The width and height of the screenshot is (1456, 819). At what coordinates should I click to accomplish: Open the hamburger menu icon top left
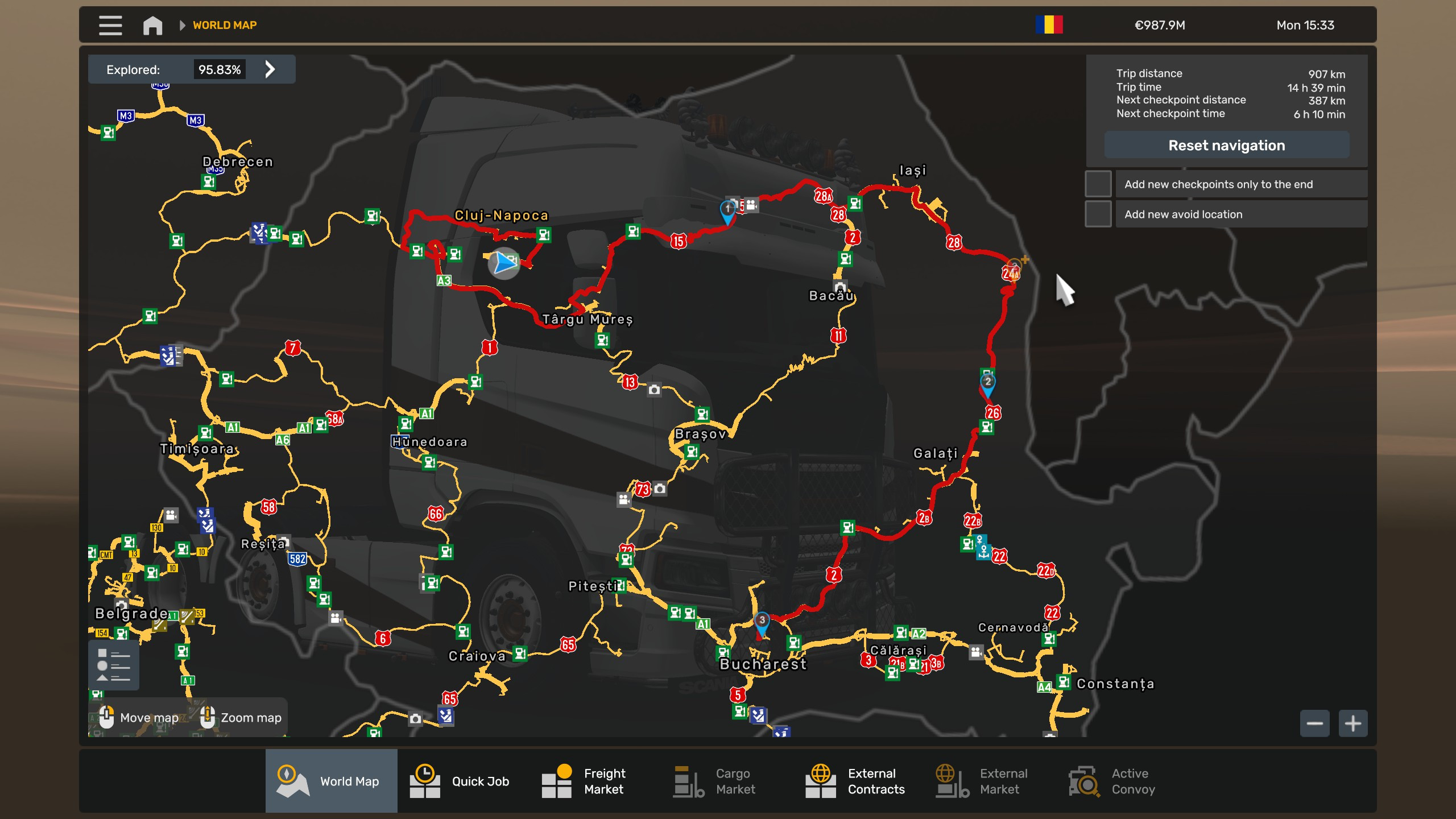click(110, 25)
